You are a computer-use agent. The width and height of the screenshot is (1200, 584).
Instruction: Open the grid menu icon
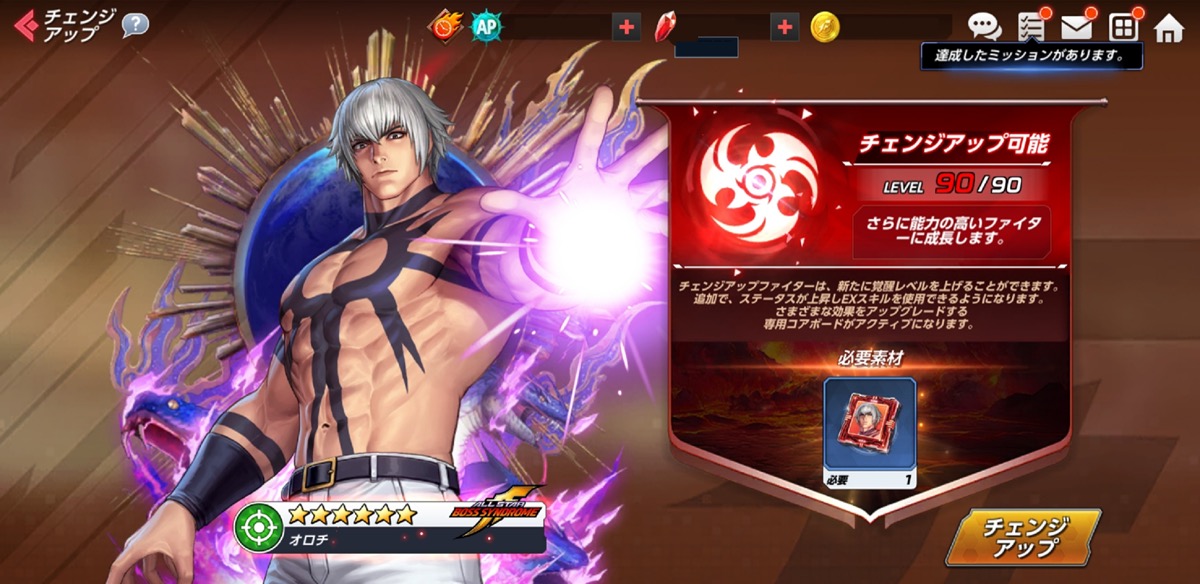coord(1123,27)
